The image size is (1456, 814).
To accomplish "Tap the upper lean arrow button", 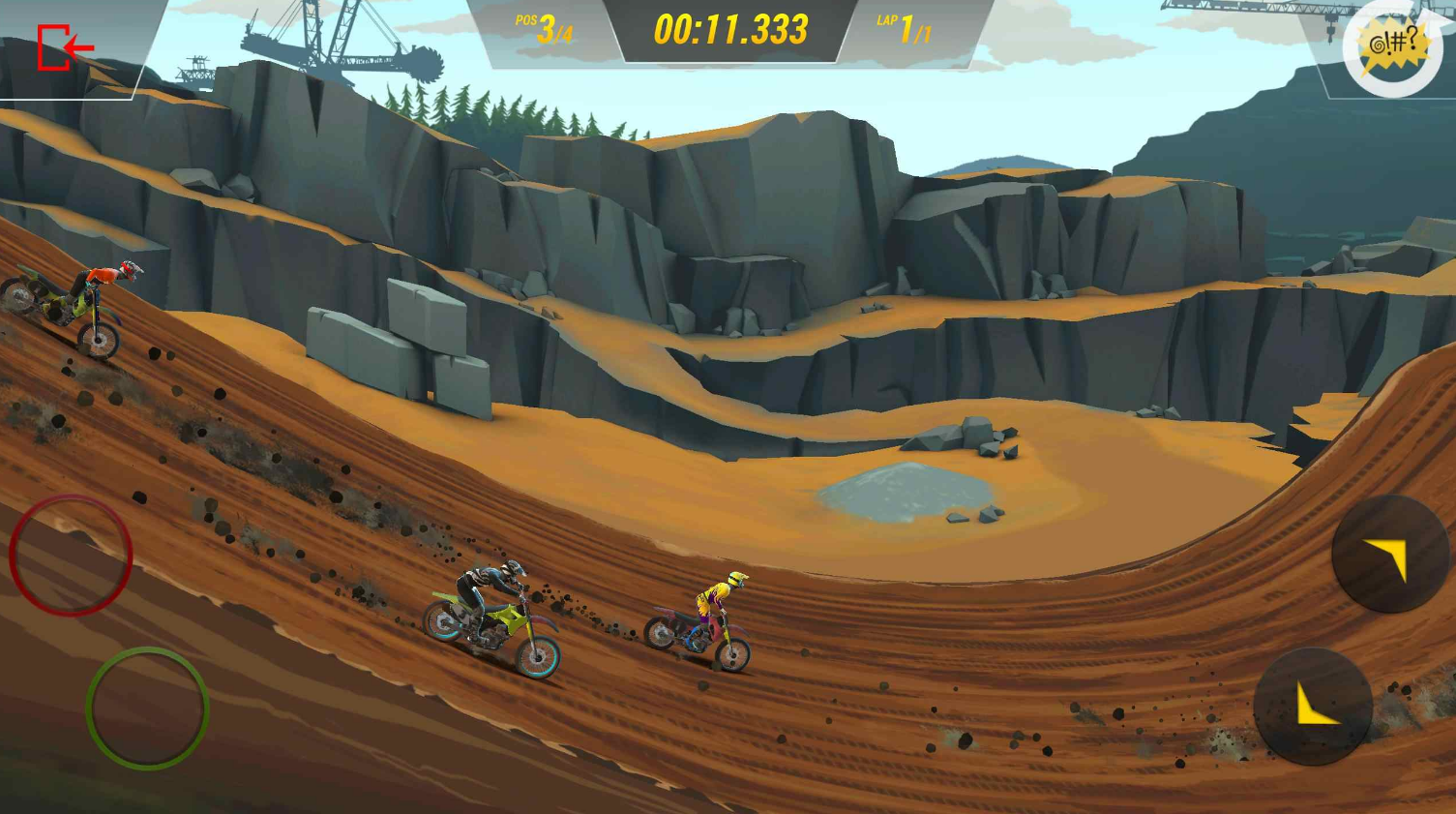I will pos(1389,555).
